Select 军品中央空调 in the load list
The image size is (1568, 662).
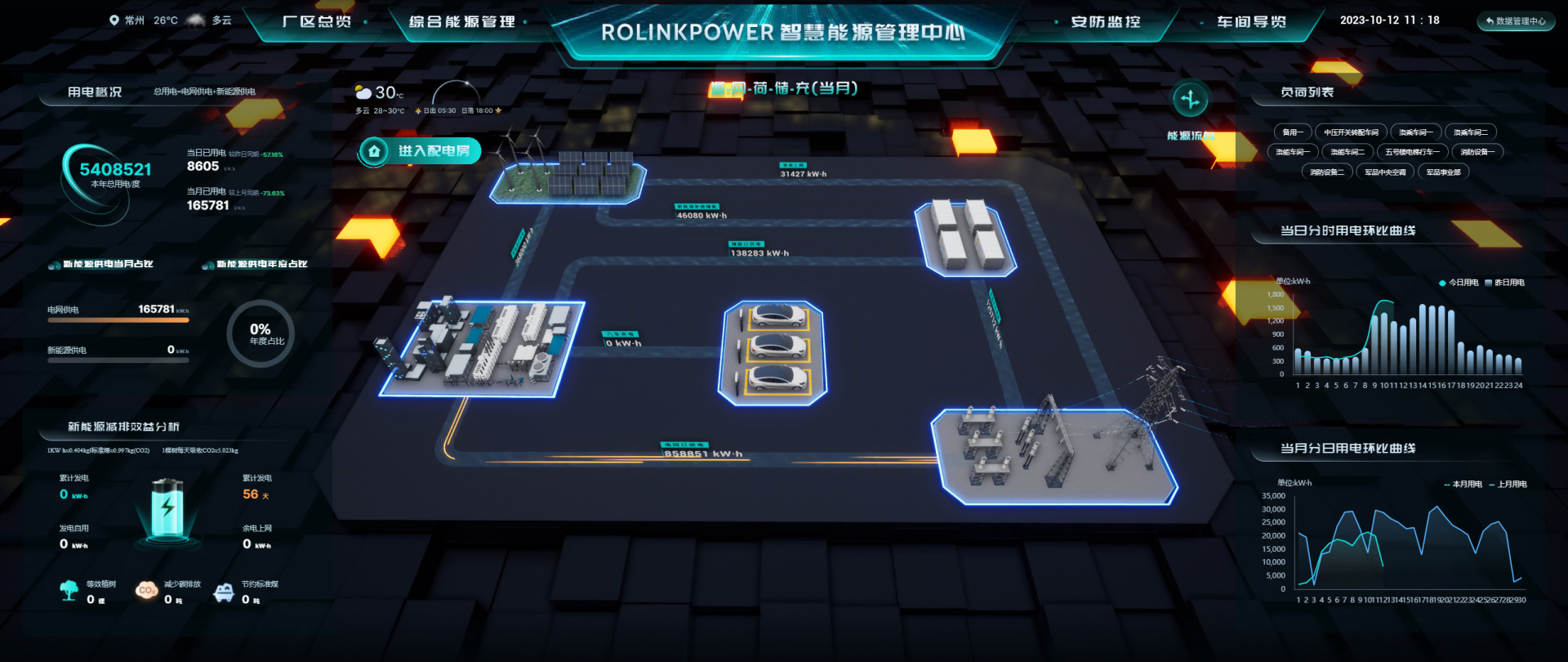pyautogui.click(x=1387, y=172)
